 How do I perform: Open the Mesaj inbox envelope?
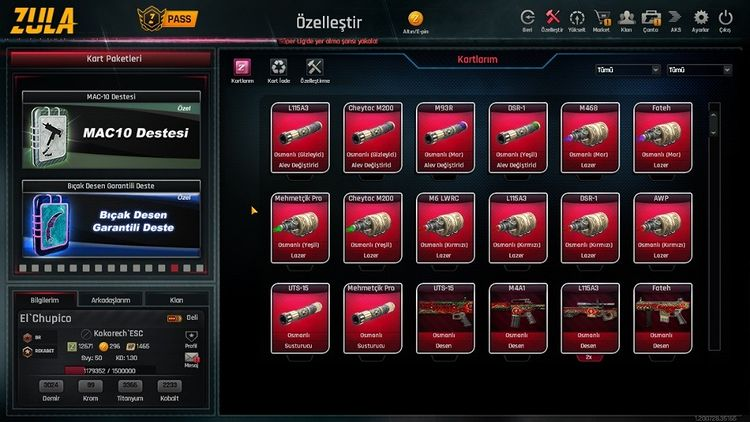[x=192, y=359]
